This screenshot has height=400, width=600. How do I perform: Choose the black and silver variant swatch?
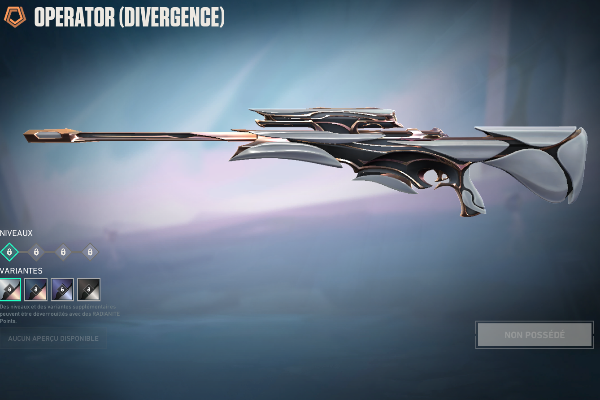(89, 290)
